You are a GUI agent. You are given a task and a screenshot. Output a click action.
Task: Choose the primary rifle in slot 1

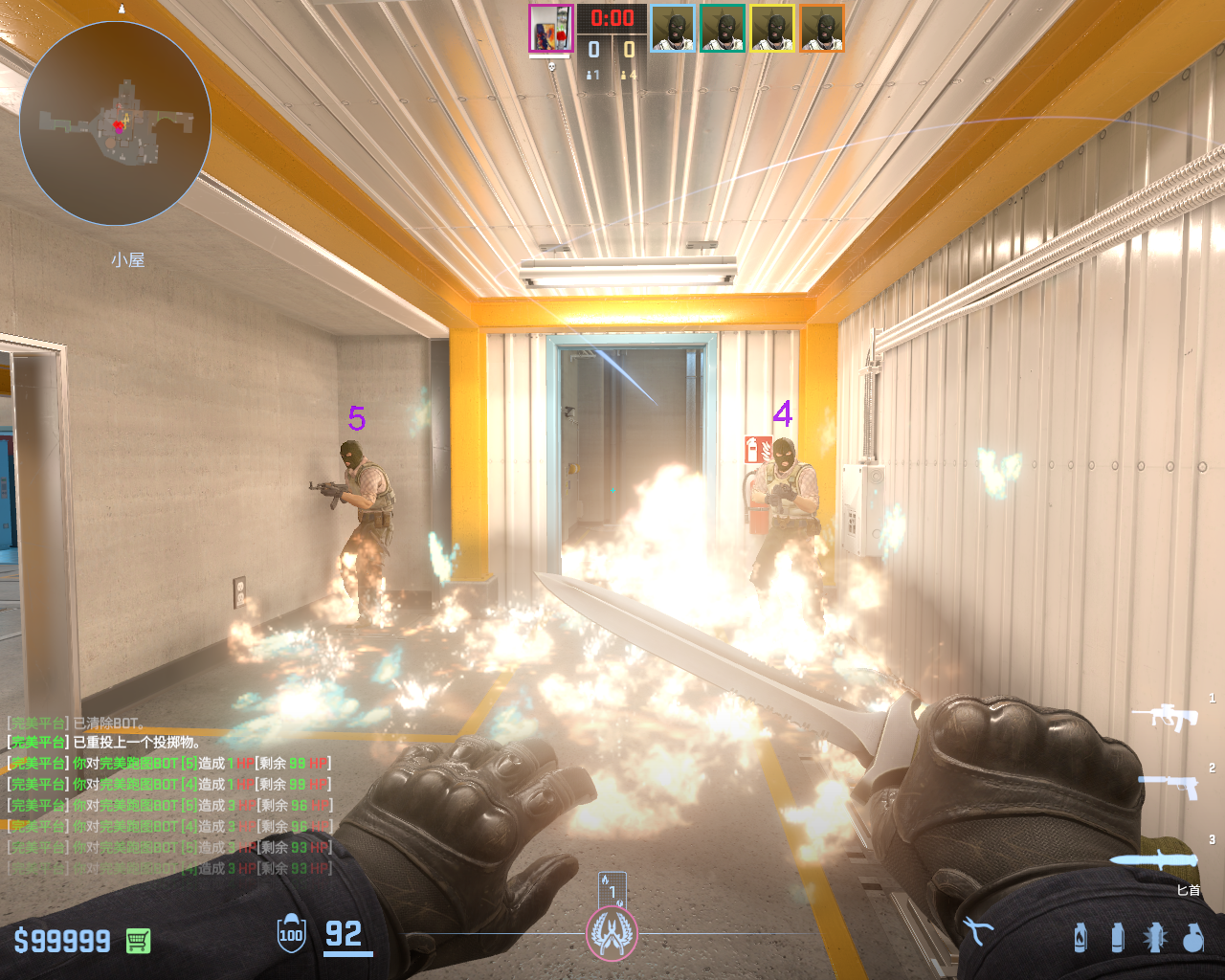(x=1165, y=716)
